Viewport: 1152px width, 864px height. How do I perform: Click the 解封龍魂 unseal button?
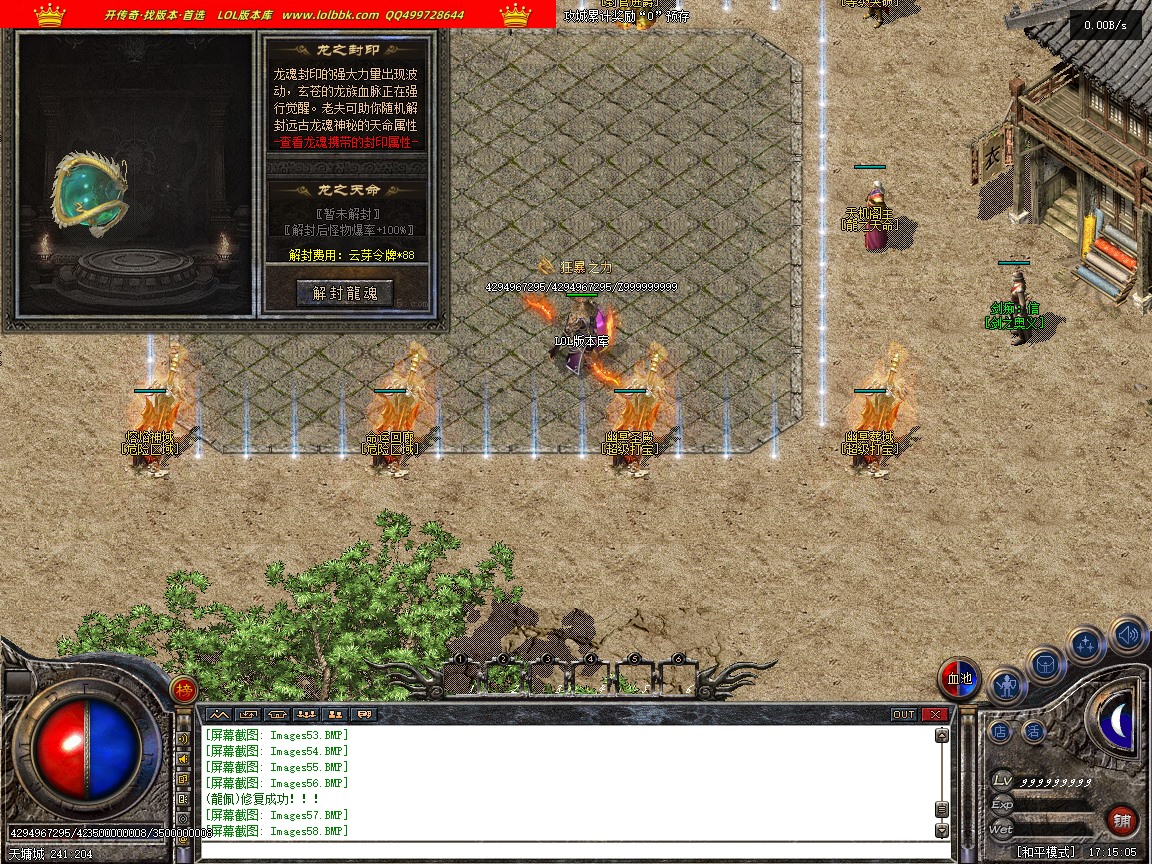coord(345,293)
